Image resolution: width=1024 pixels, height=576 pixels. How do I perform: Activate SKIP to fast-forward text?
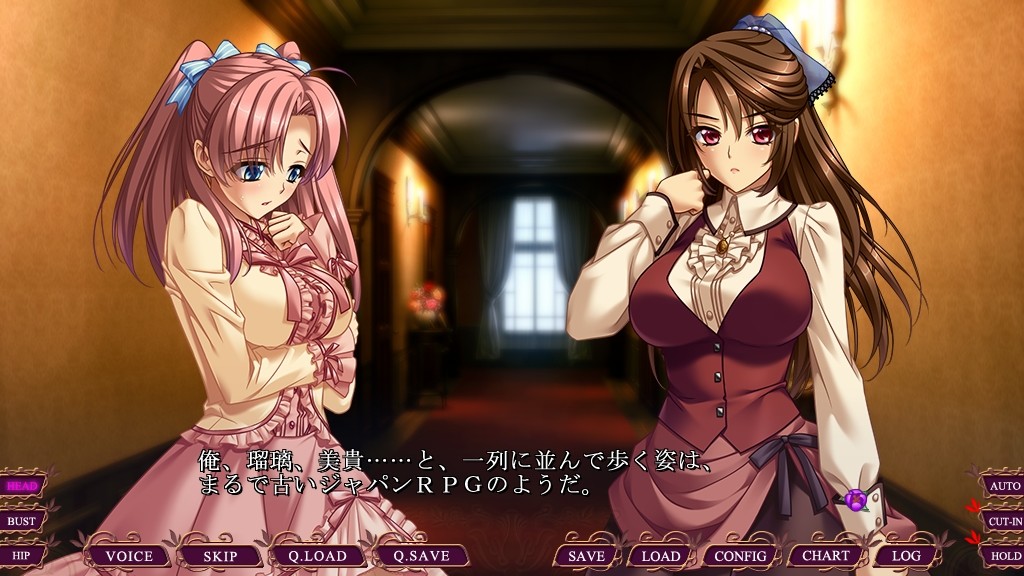(219, 556)
